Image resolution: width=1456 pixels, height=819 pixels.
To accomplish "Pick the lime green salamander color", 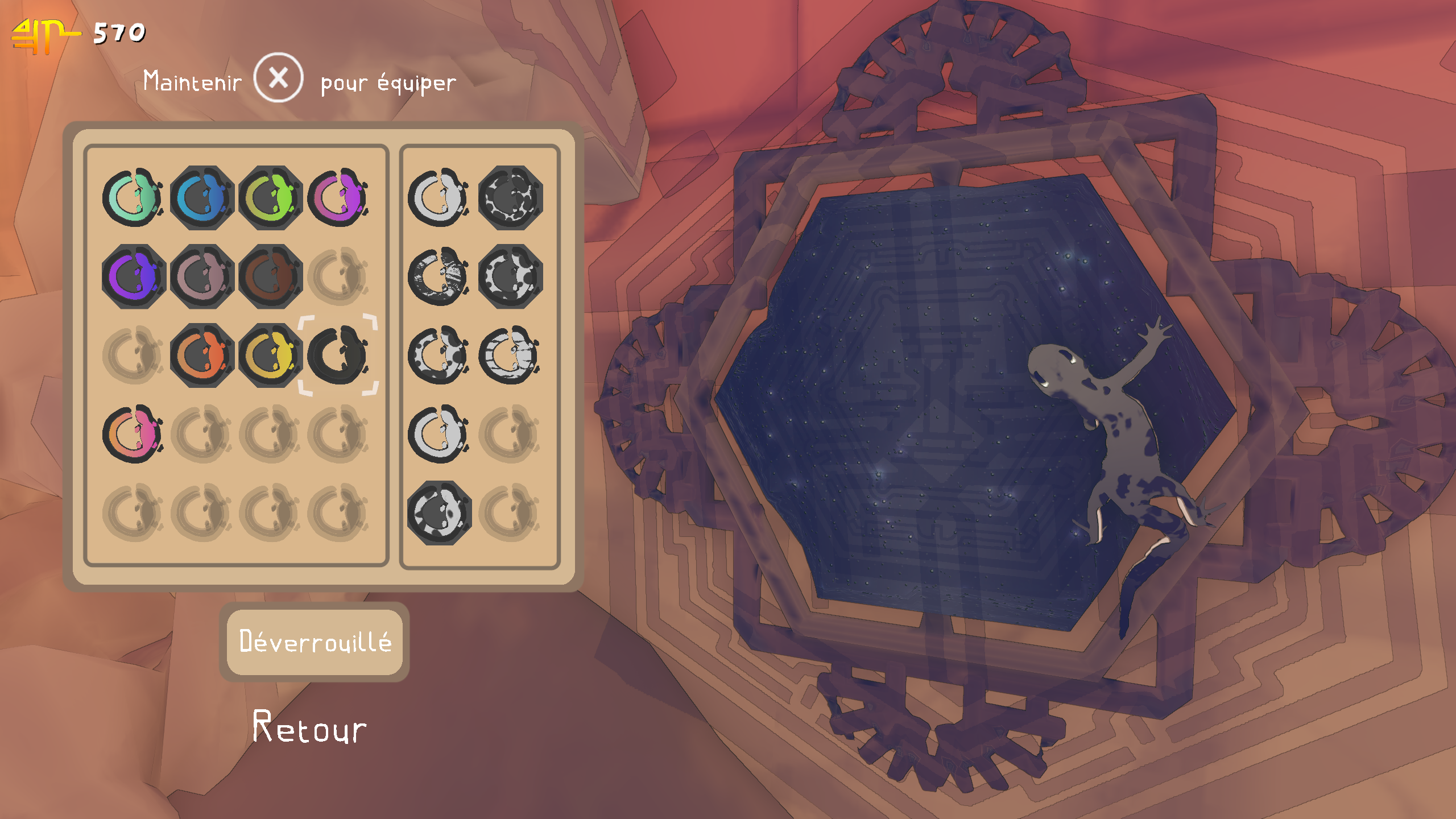I will click(271, 198).
